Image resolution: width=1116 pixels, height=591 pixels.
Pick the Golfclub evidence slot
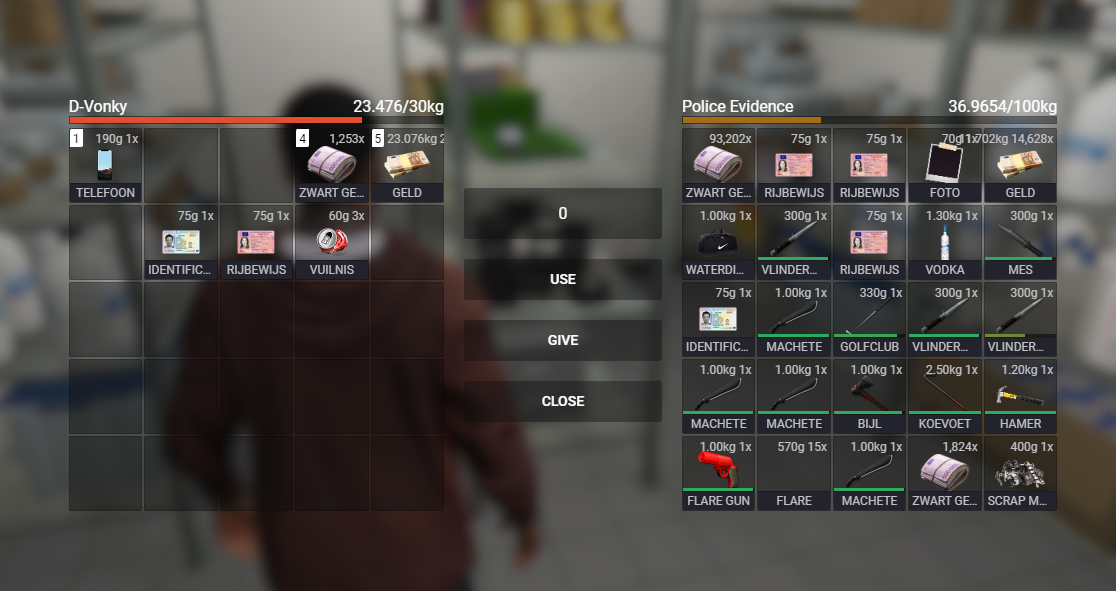868,319
